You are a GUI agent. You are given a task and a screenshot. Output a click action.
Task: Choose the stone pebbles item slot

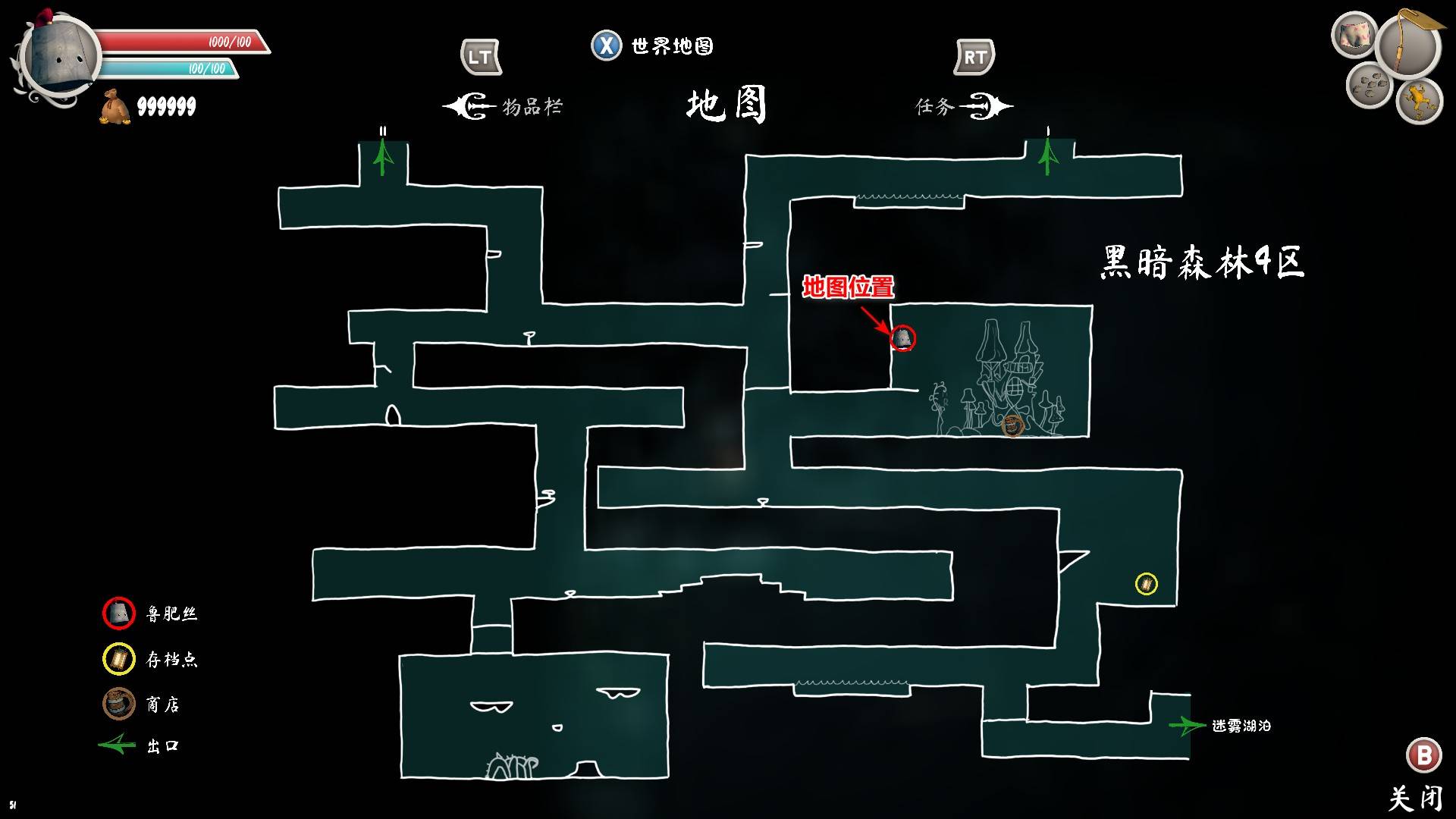1369,85
